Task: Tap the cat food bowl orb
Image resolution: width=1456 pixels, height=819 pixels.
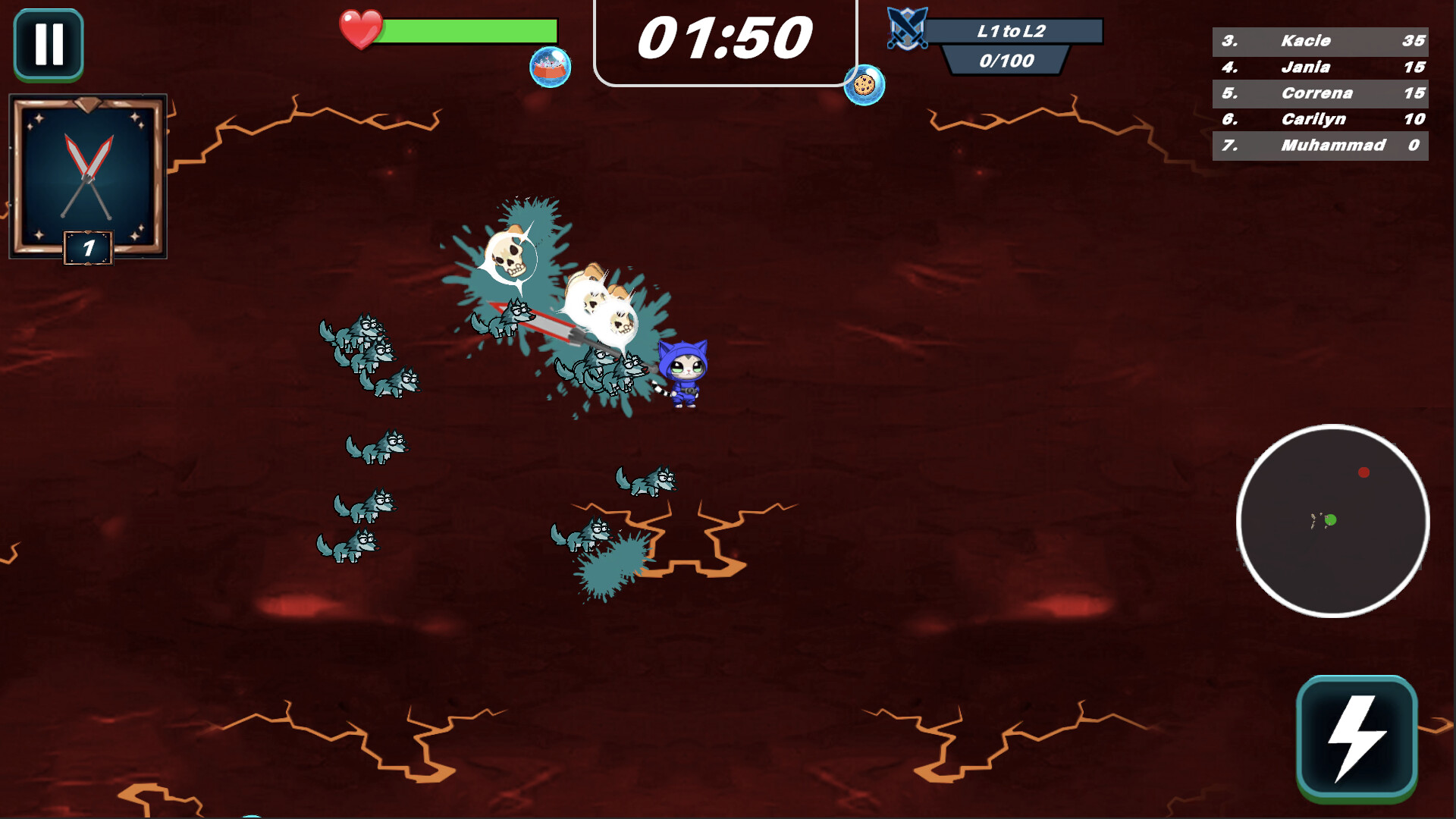Action: tap(551, 68)
